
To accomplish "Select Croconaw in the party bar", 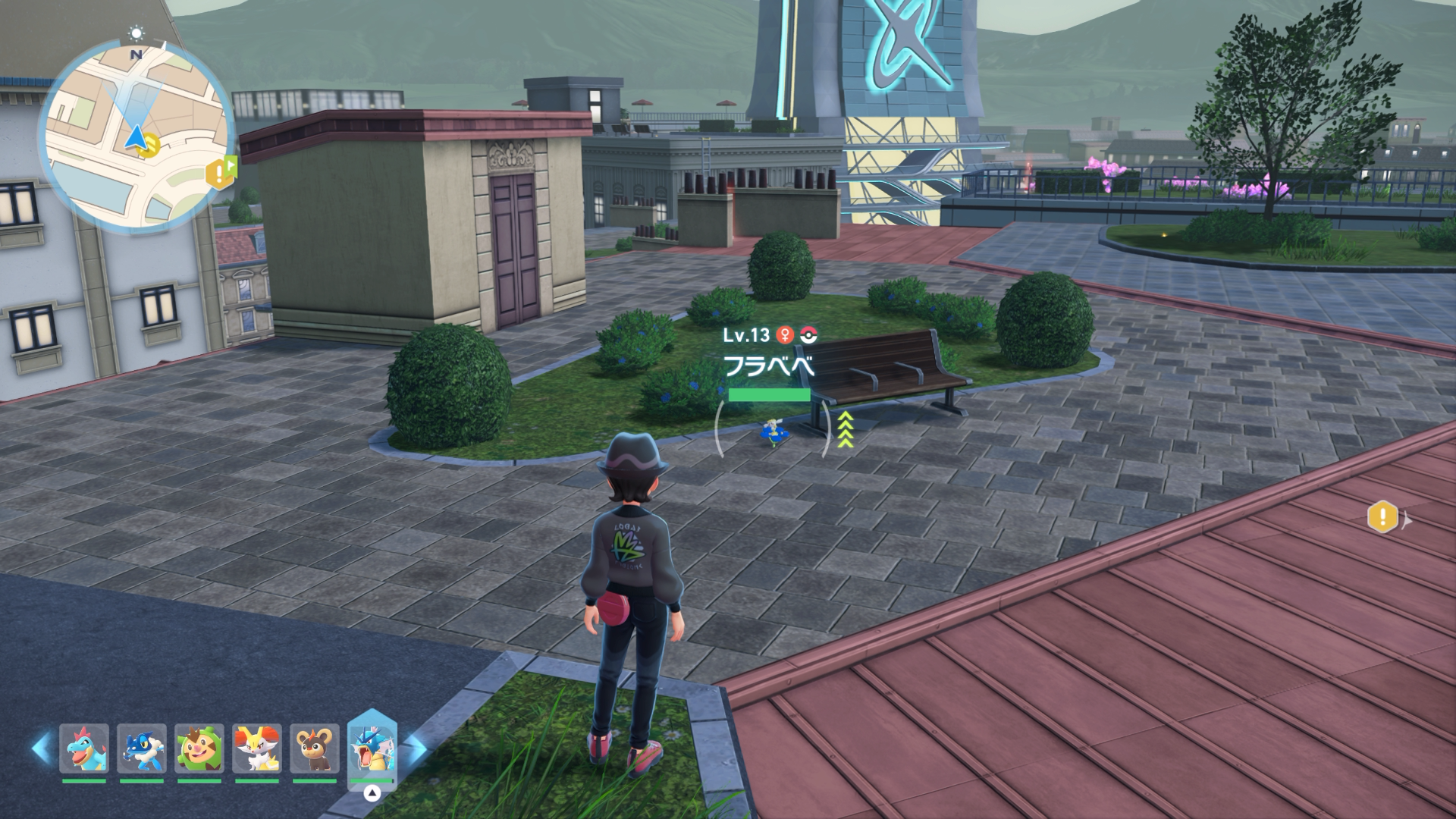I will tap(84, 748).
